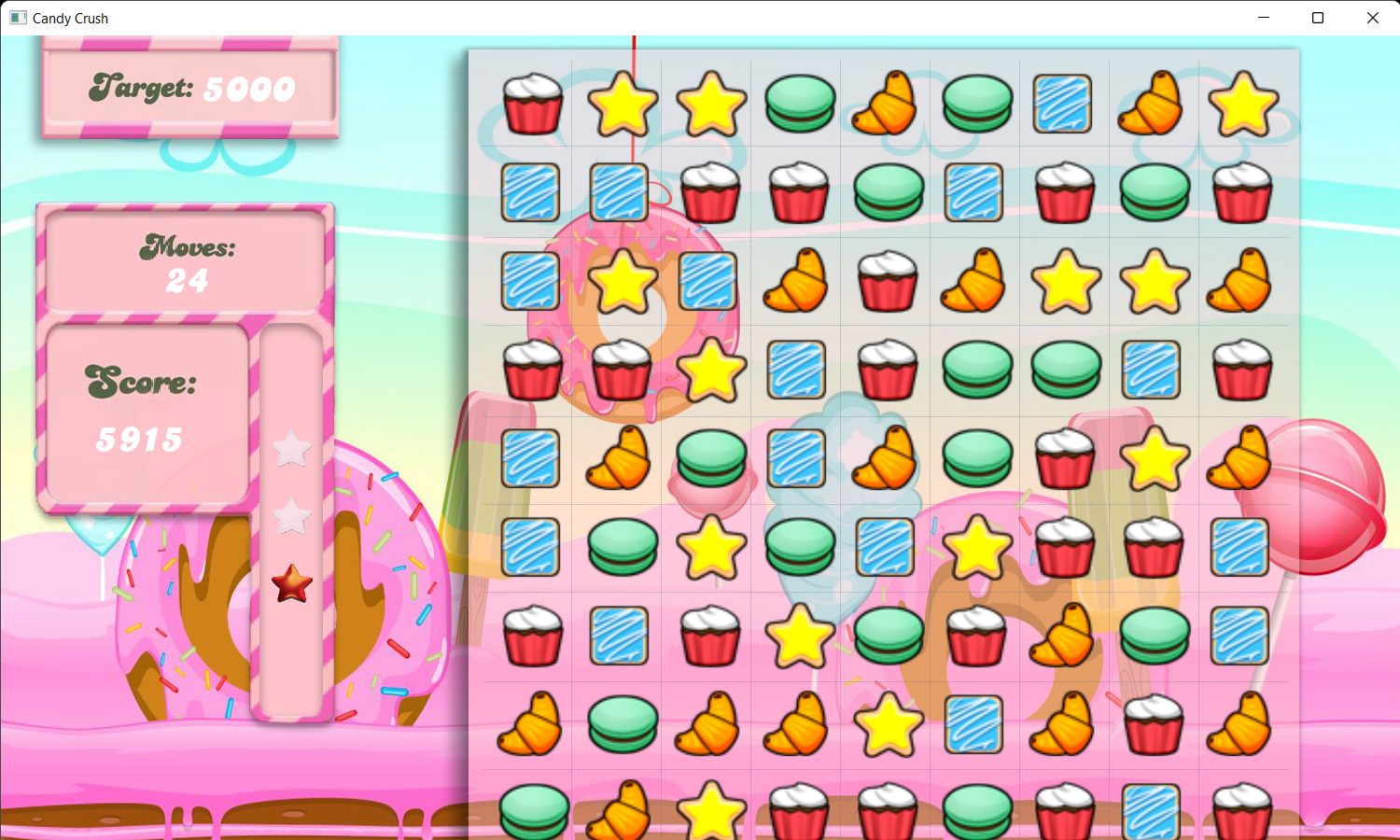Screen dimensions: 1400x840
Task: Click the first unearned star in the progress bar
Action: [x=290, y=449]
